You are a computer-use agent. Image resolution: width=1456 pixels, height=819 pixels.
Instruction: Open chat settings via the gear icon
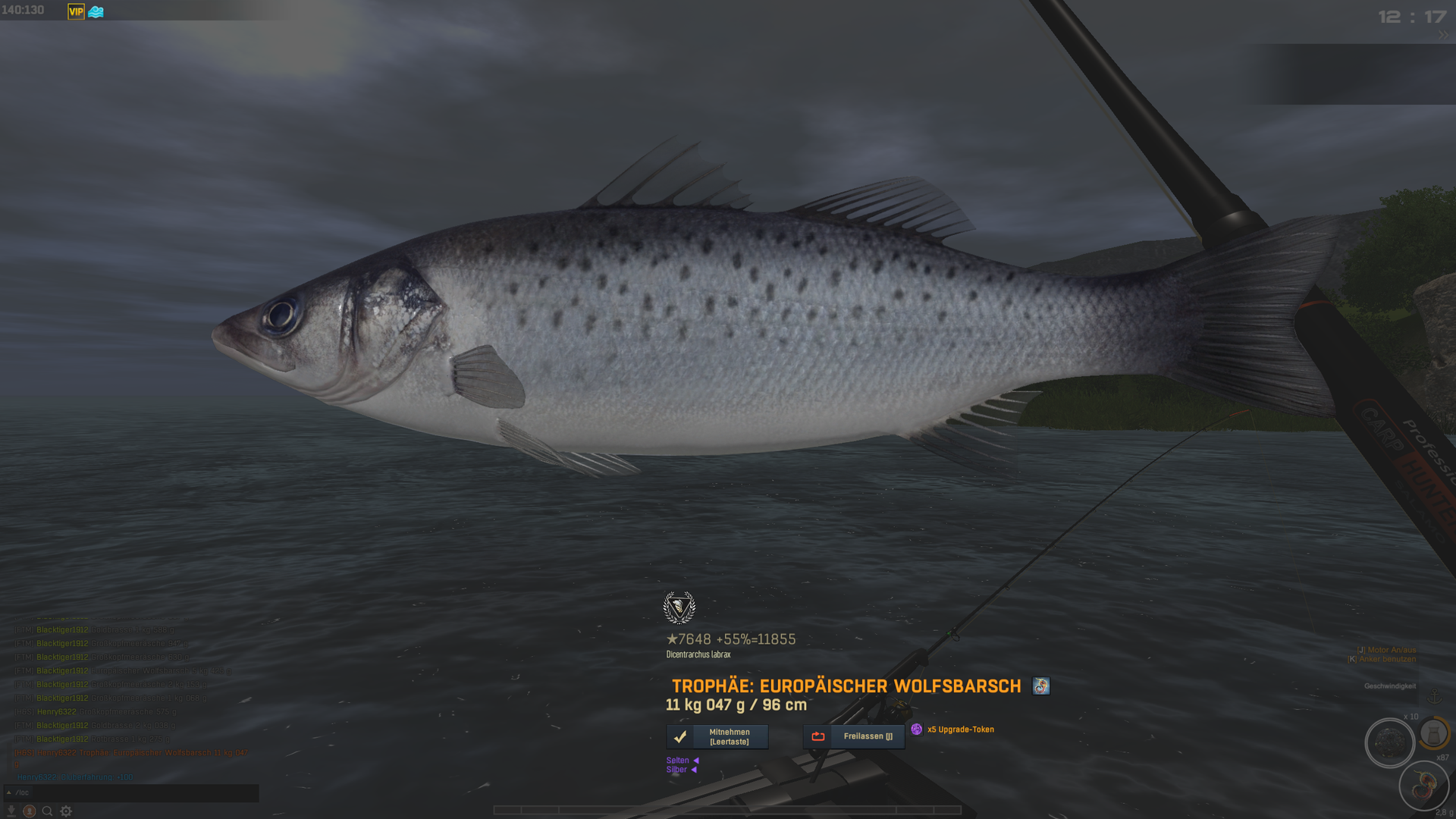point(66,811)
